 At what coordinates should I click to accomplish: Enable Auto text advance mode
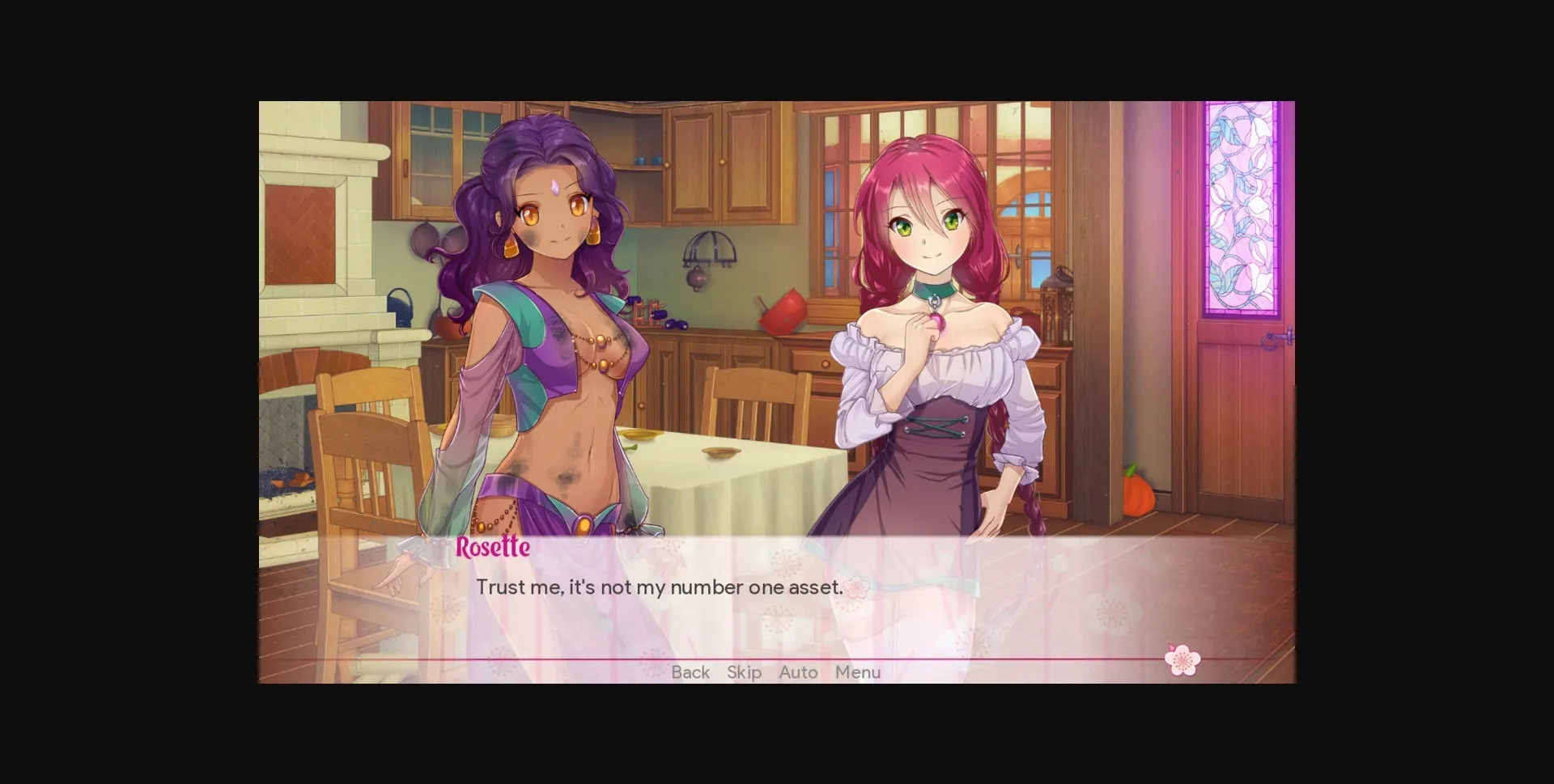[x=797, y=672]
